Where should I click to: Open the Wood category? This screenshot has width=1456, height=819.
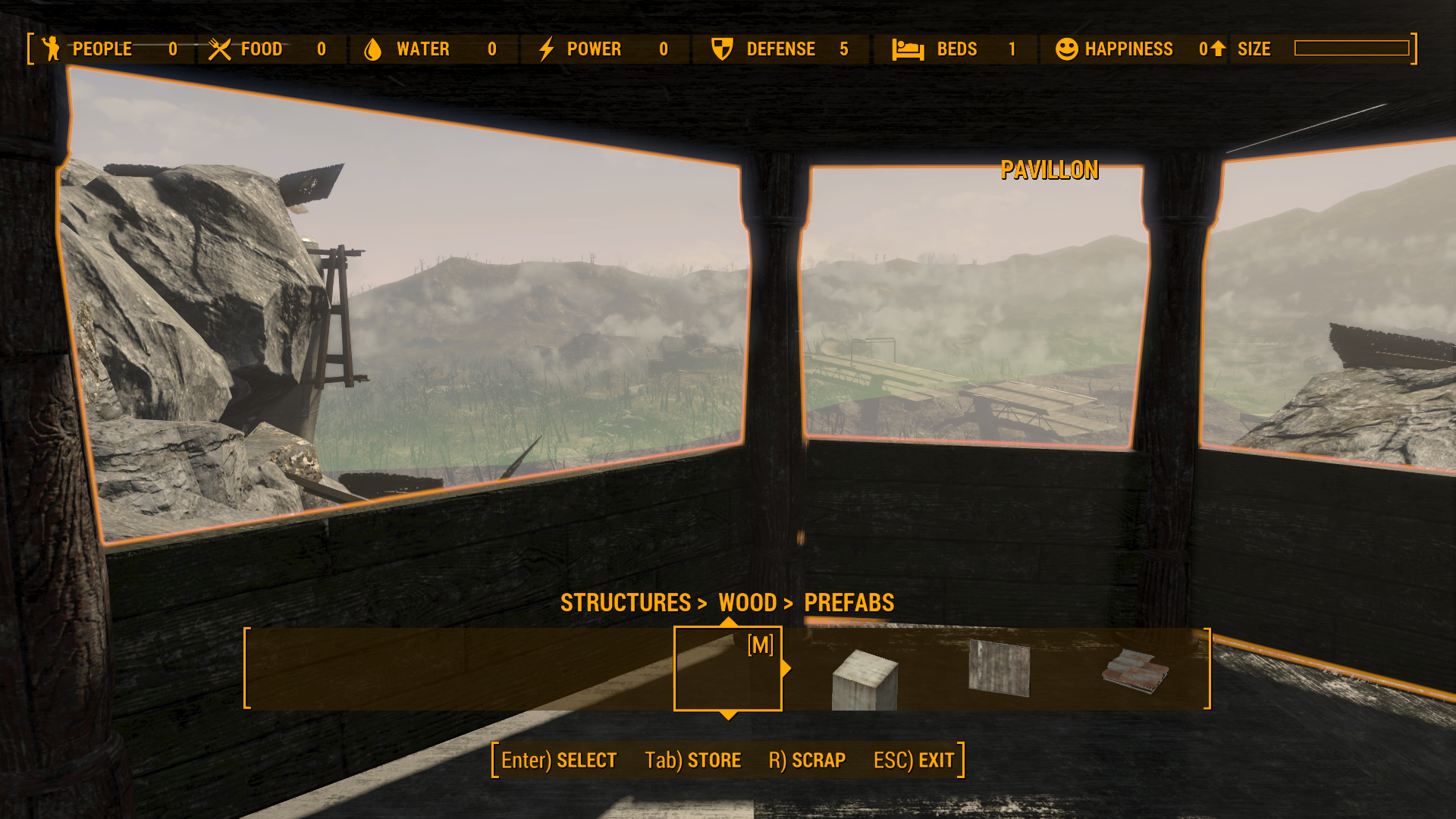pos(747,603)
